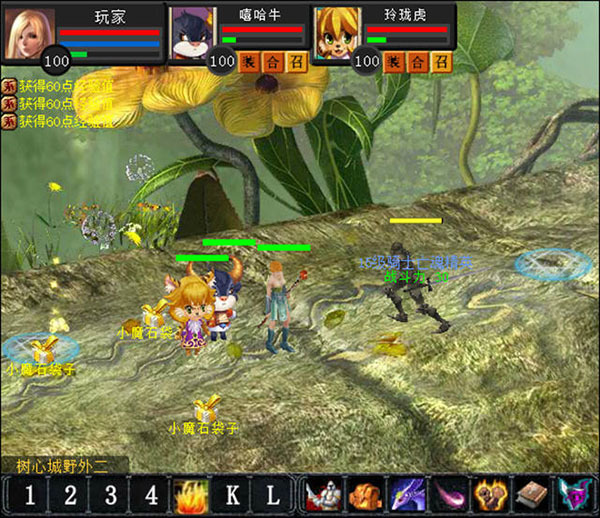Activate the pink comet icon
Image resolution: width=600 pixels, height=518 pixels.
pos(449,495)
